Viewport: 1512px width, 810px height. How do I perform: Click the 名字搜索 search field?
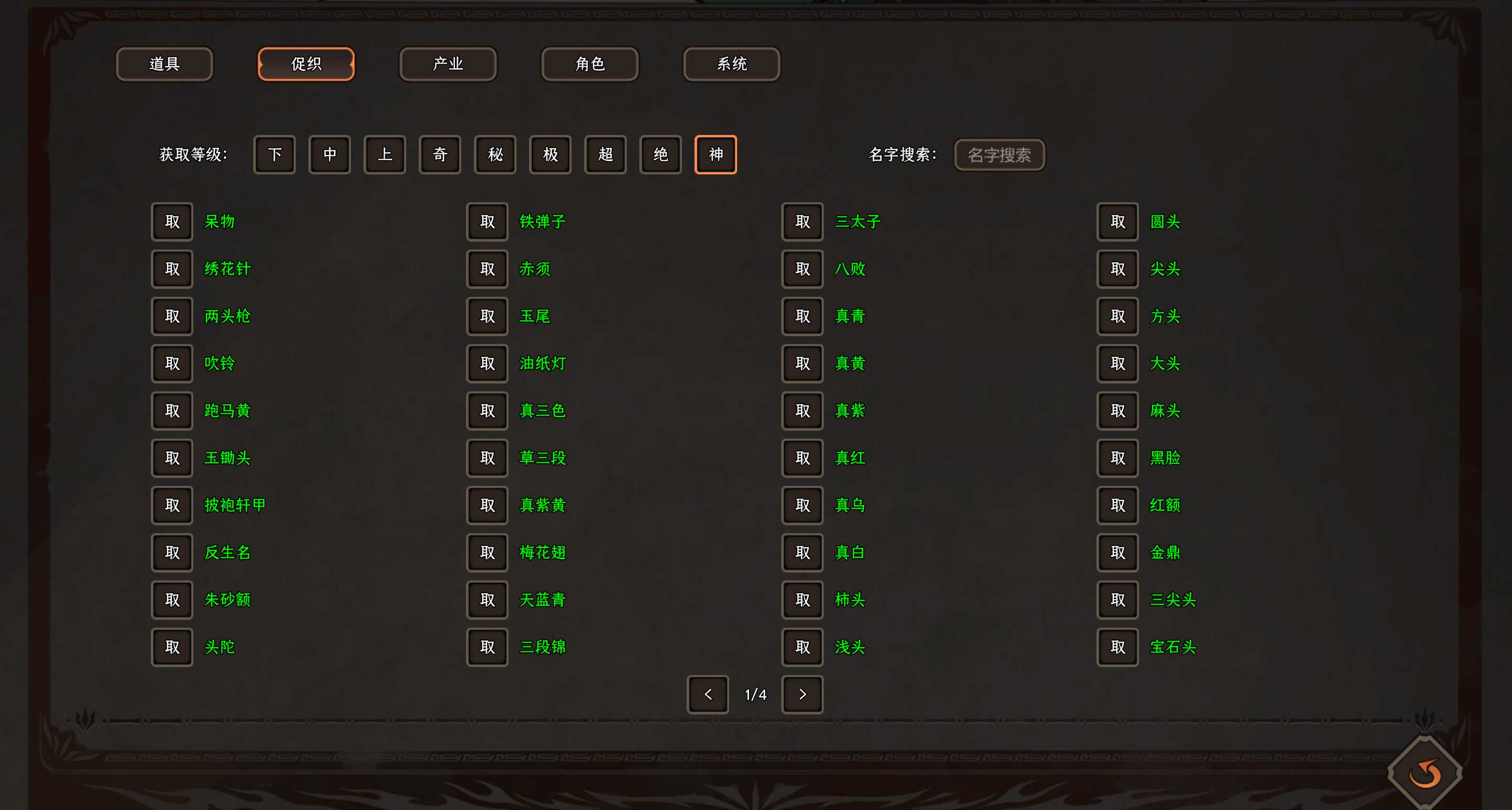click(1000, 154)
